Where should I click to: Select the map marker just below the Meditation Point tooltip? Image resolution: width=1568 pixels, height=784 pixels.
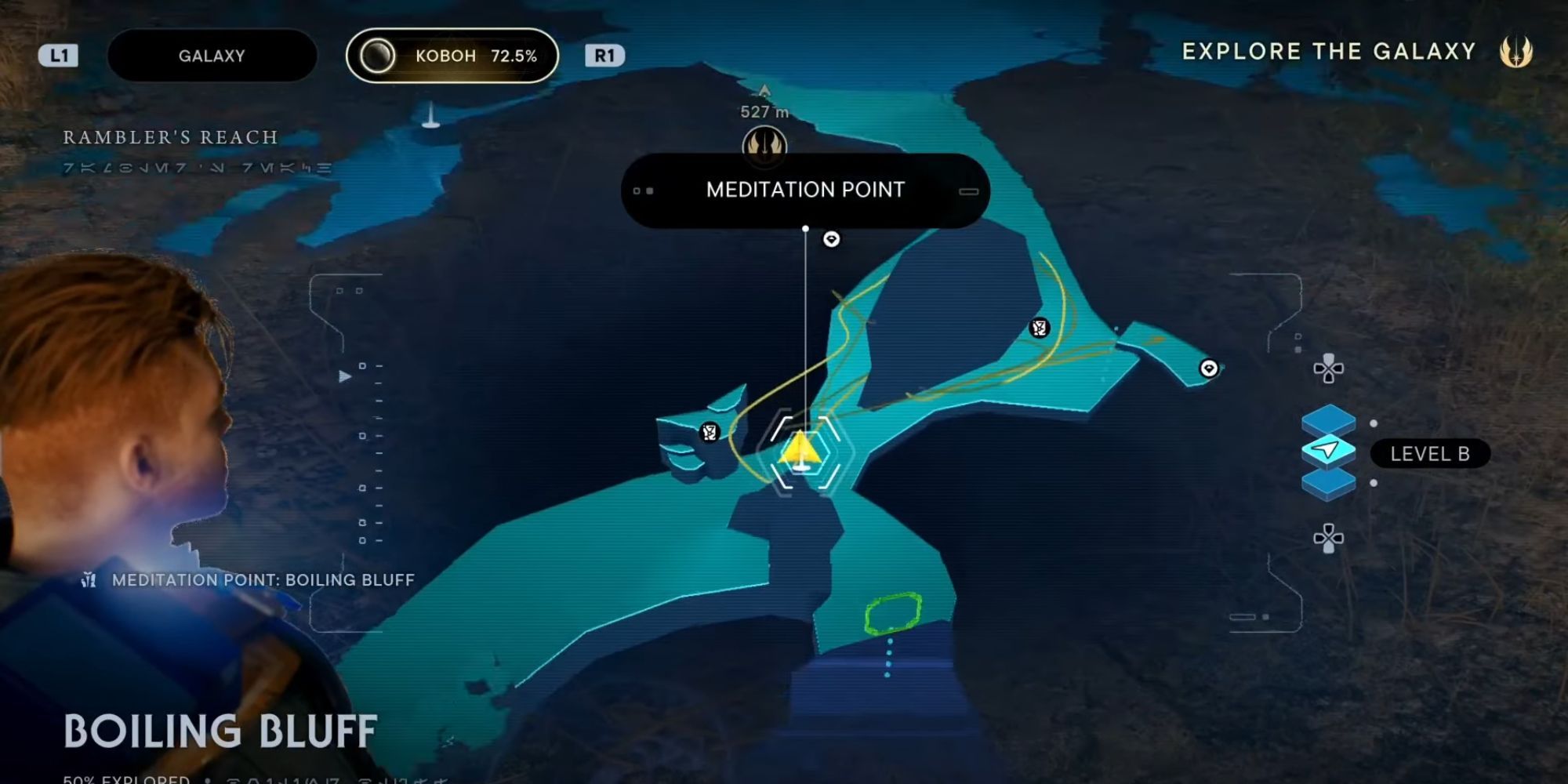831,239
